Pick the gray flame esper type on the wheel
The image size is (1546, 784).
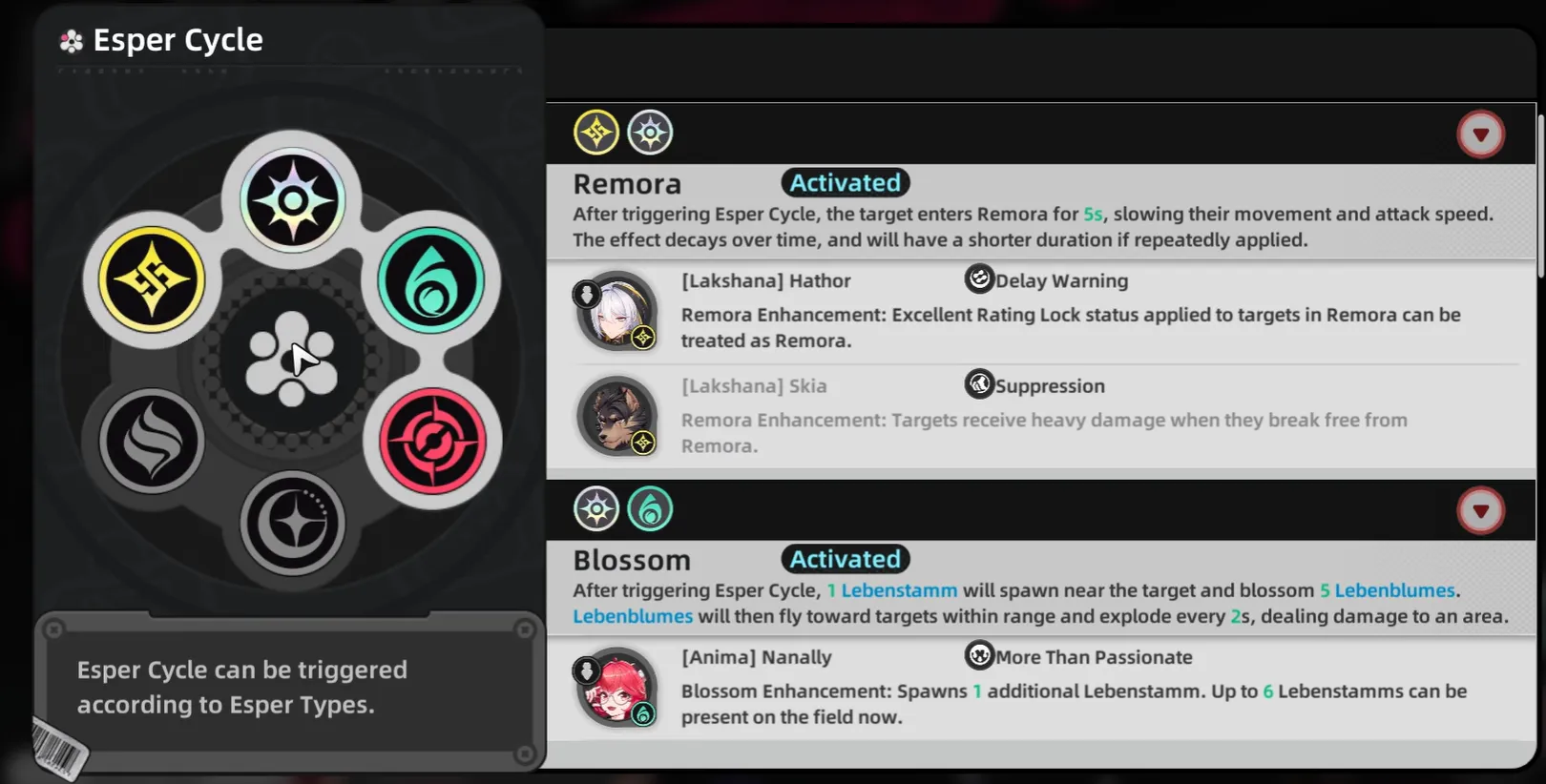coord(153,441)
